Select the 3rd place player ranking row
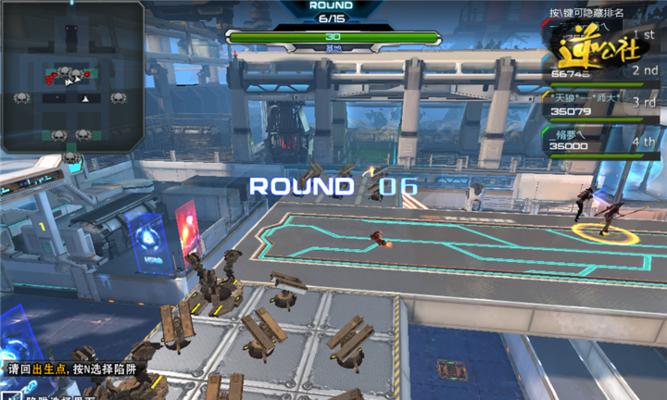The height and width of the screenshot is (400, 667). 601,103
